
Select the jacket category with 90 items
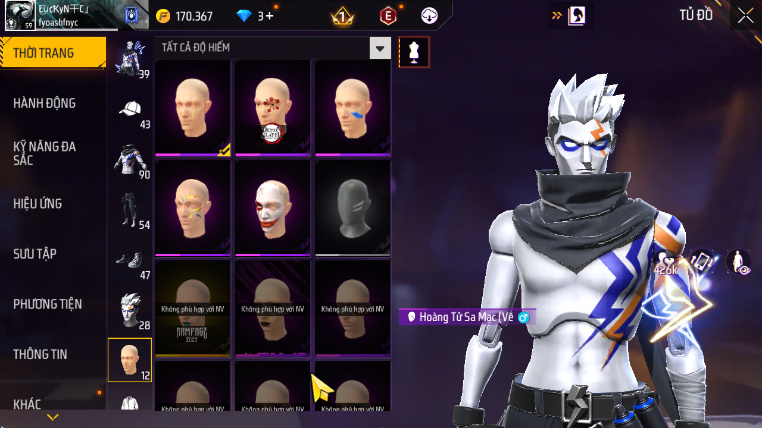click(130, 160)
